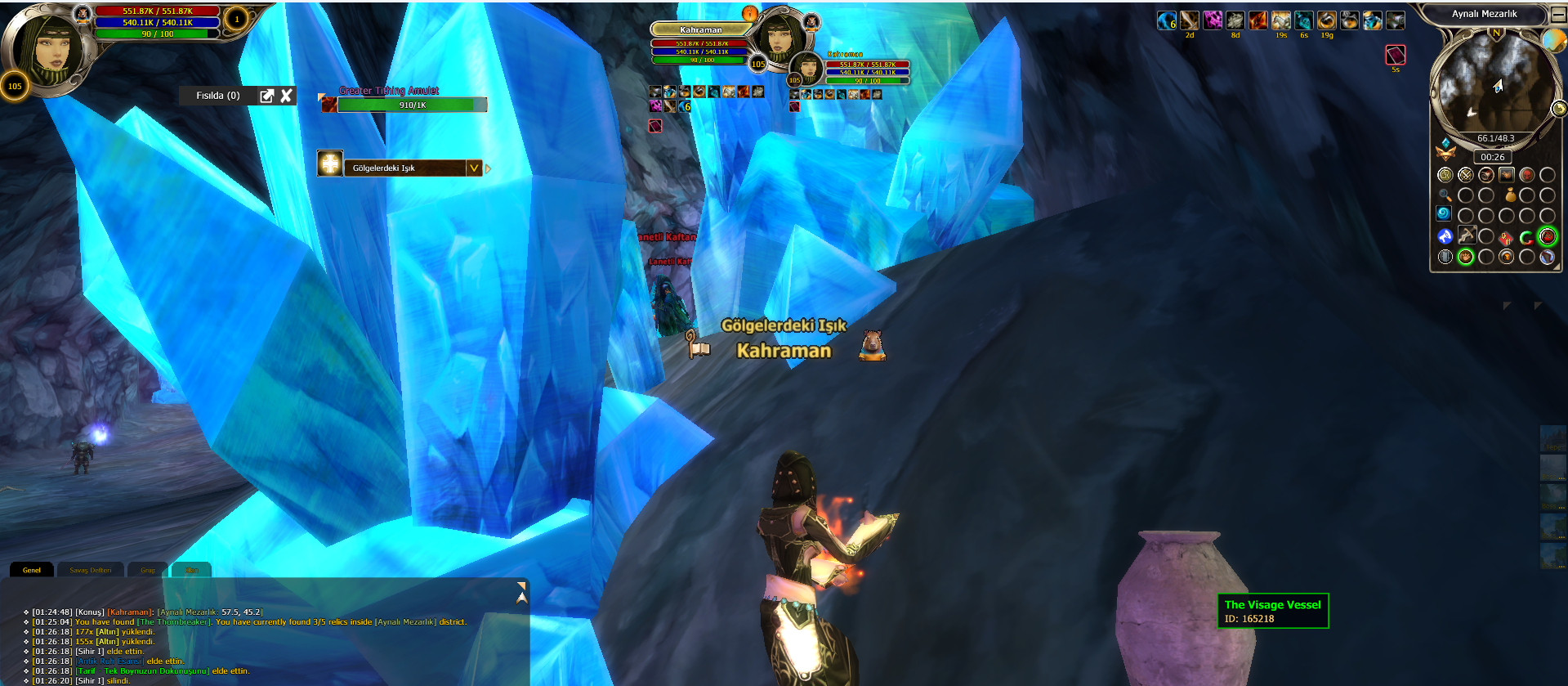Switch to the Genel chat tab
The height and width of the screenshot is (686, 1568).
tap(32, 570)
